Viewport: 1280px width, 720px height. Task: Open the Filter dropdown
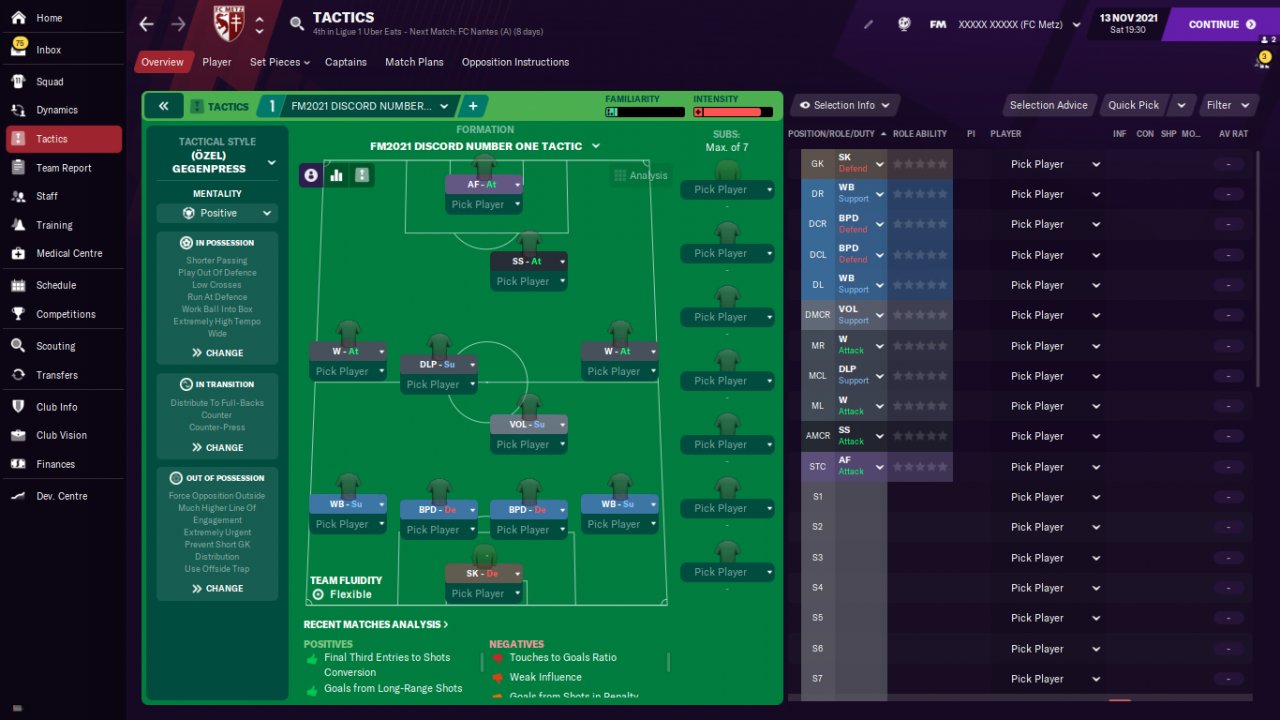pos(1227,105)
